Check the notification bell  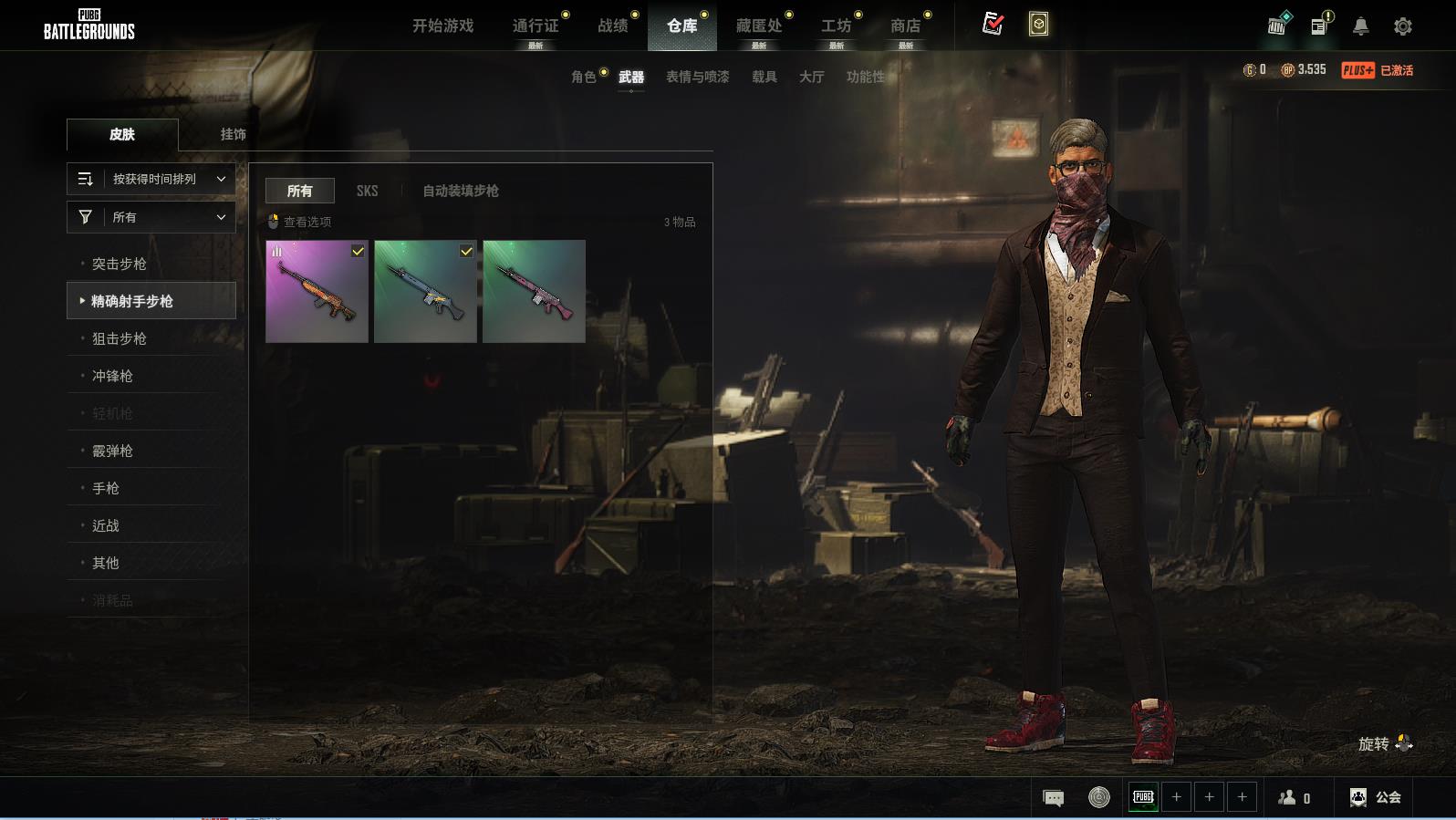coord(1360,26)
